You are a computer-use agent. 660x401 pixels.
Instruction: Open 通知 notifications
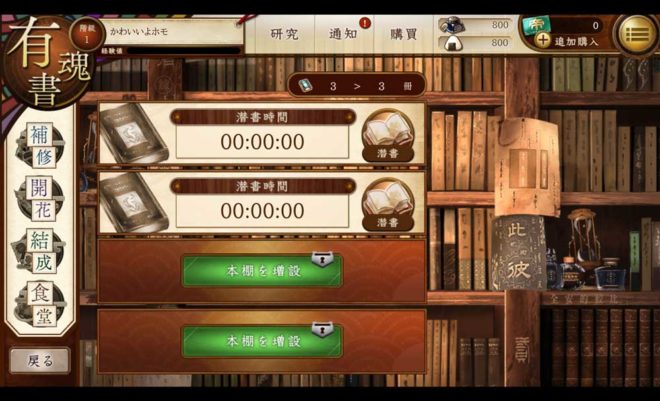pyautogui.click(x=344, y=34)
